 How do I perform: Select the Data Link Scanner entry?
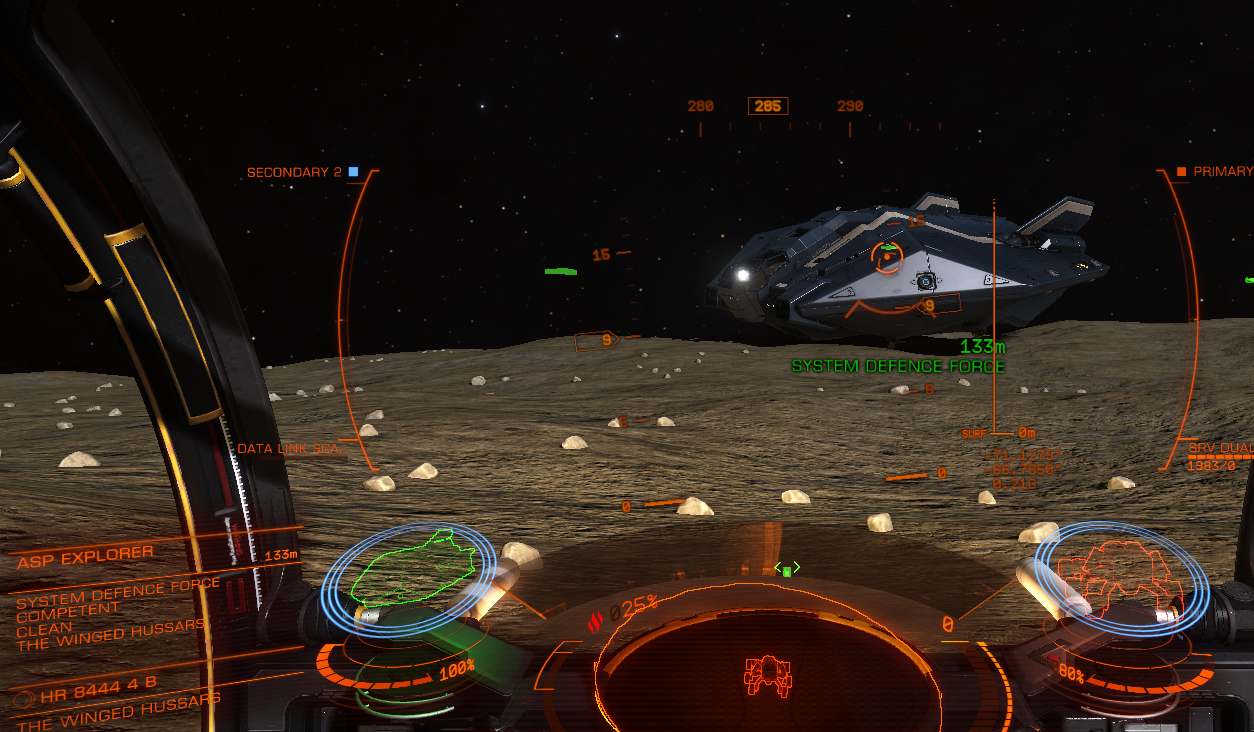point(288,449)
